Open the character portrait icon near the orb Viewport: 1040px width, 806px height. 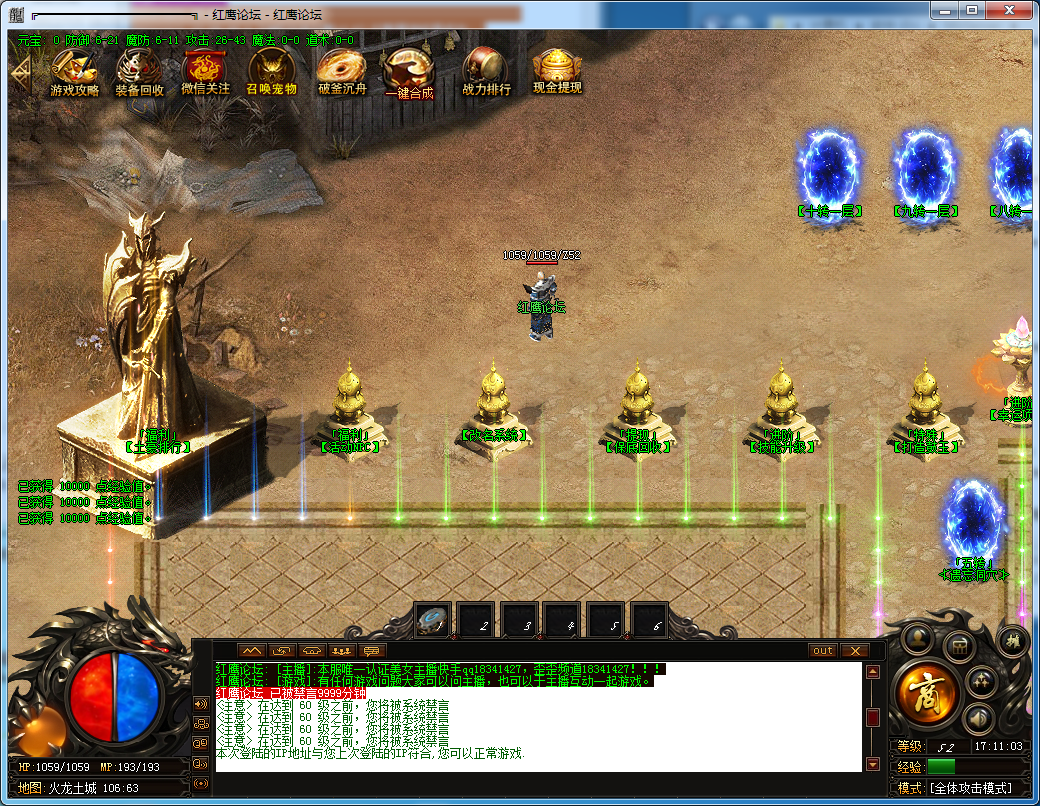coord(917,639)
